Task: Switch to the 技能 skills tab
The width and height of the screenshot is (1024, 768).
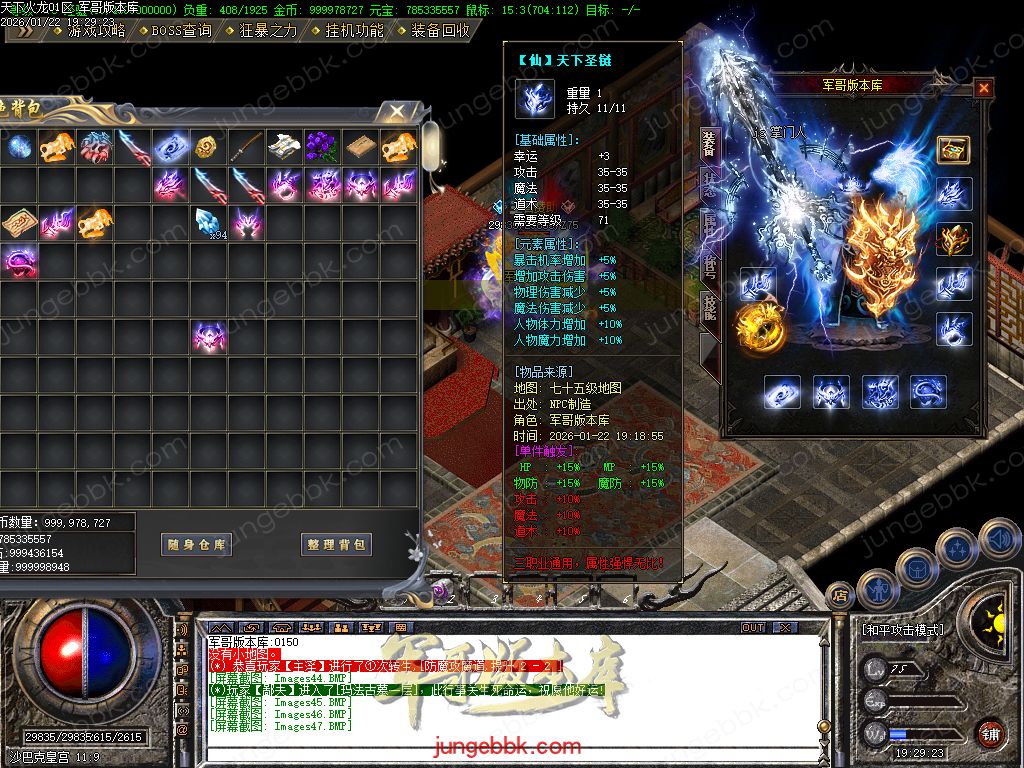Action: coord(709,305)
